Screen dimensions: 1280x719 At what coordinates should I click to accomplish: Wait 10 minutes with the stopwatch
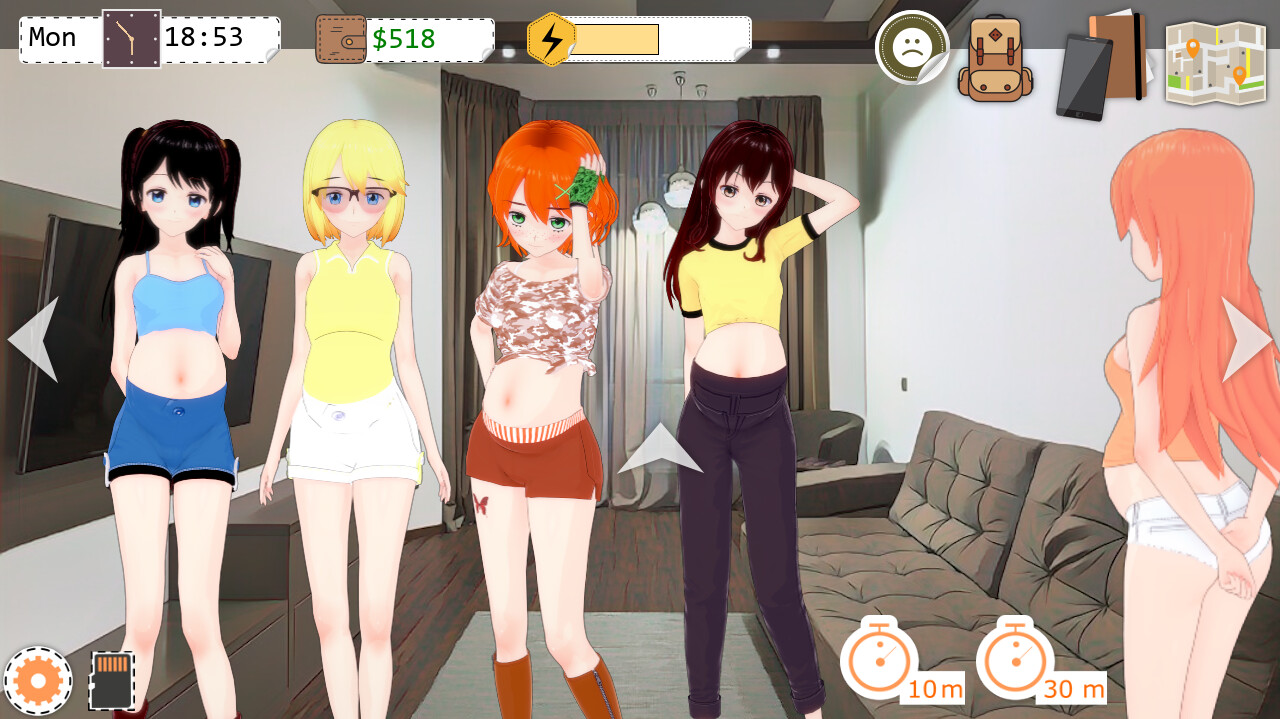coord(879,658)
